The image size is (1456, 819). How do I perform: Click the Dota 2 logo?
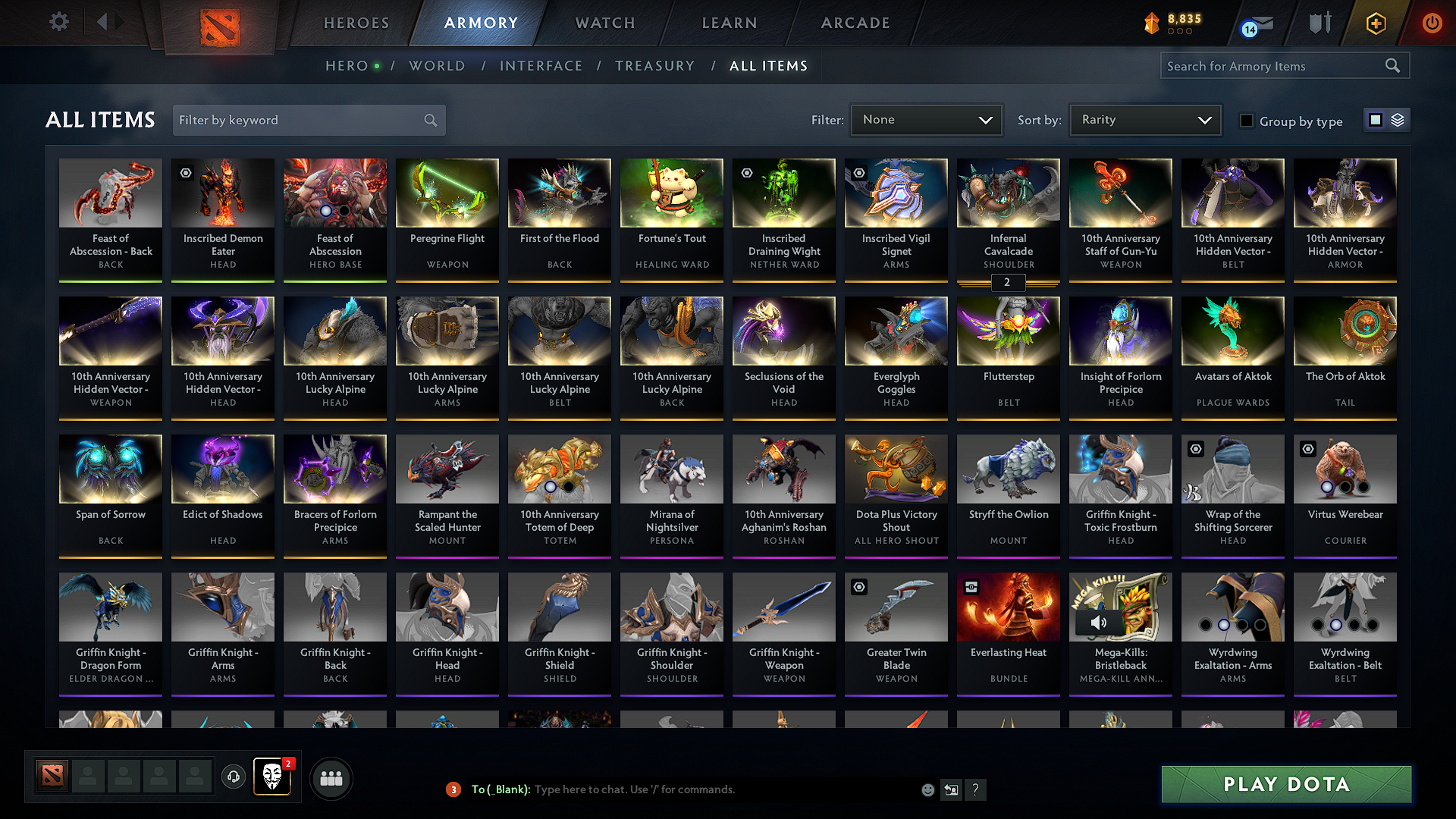pyautogui.click(x=219, y=26)
